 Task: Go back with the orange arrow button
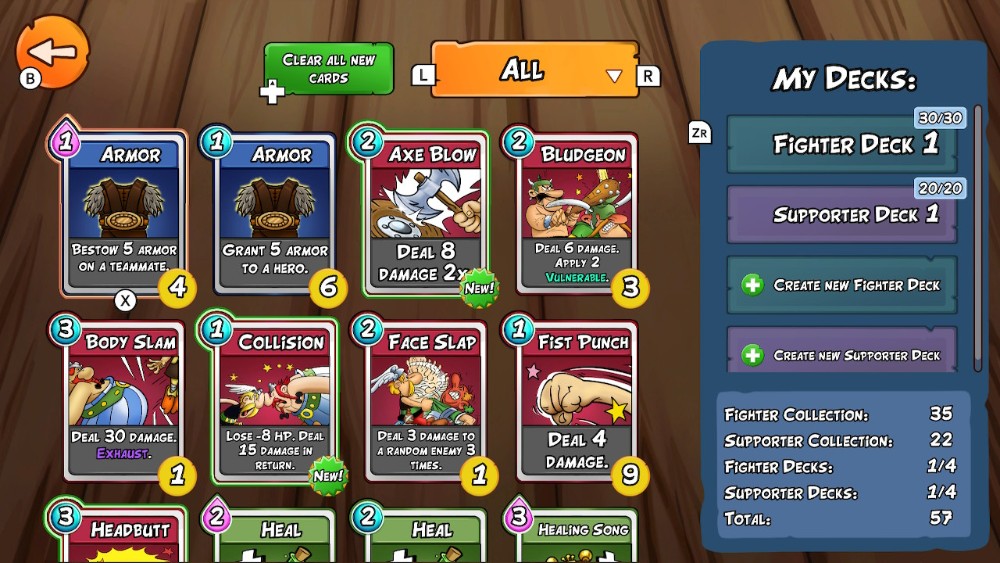pos(53,51)
